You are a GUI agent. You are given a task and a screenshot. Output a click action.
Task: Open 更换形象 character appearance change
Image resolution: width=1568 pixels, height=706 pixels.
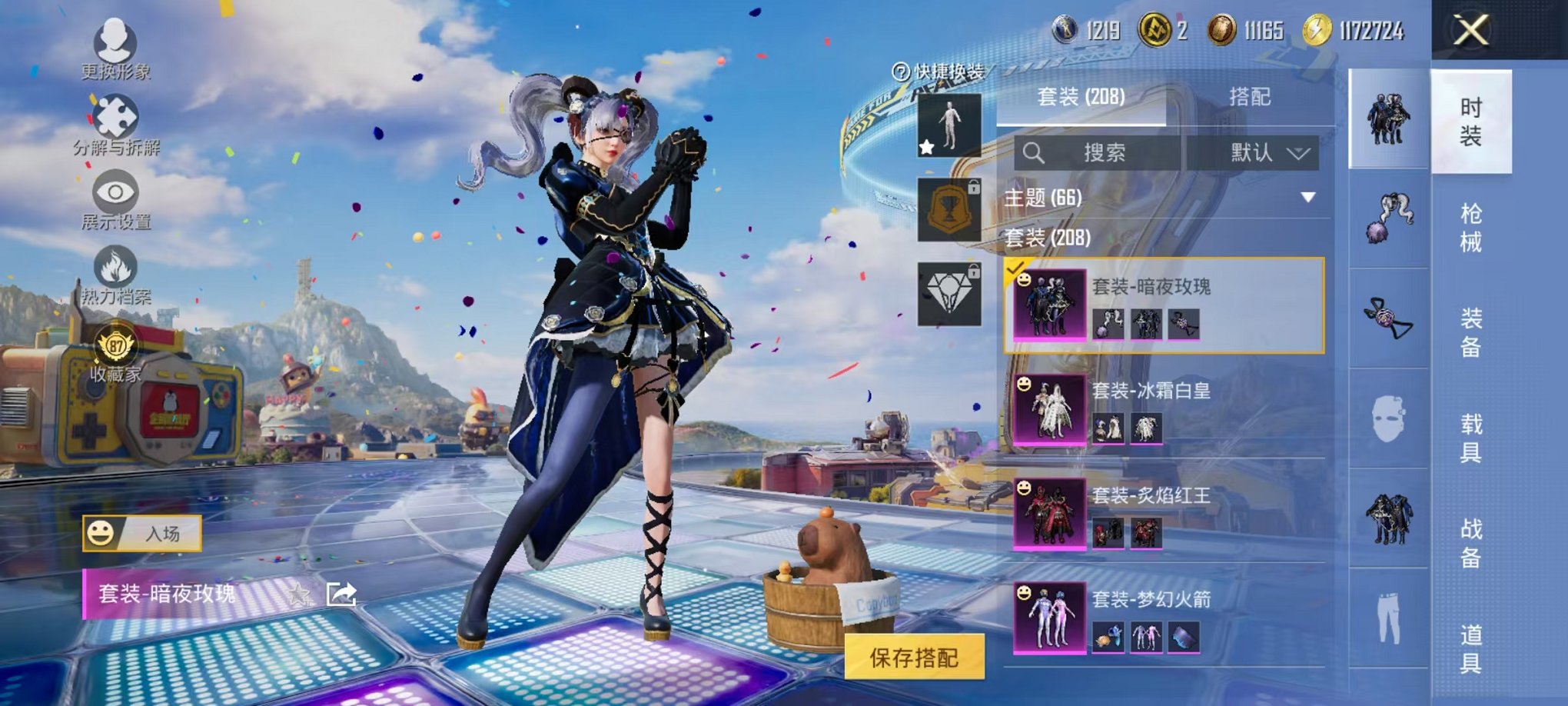(115, 48)
